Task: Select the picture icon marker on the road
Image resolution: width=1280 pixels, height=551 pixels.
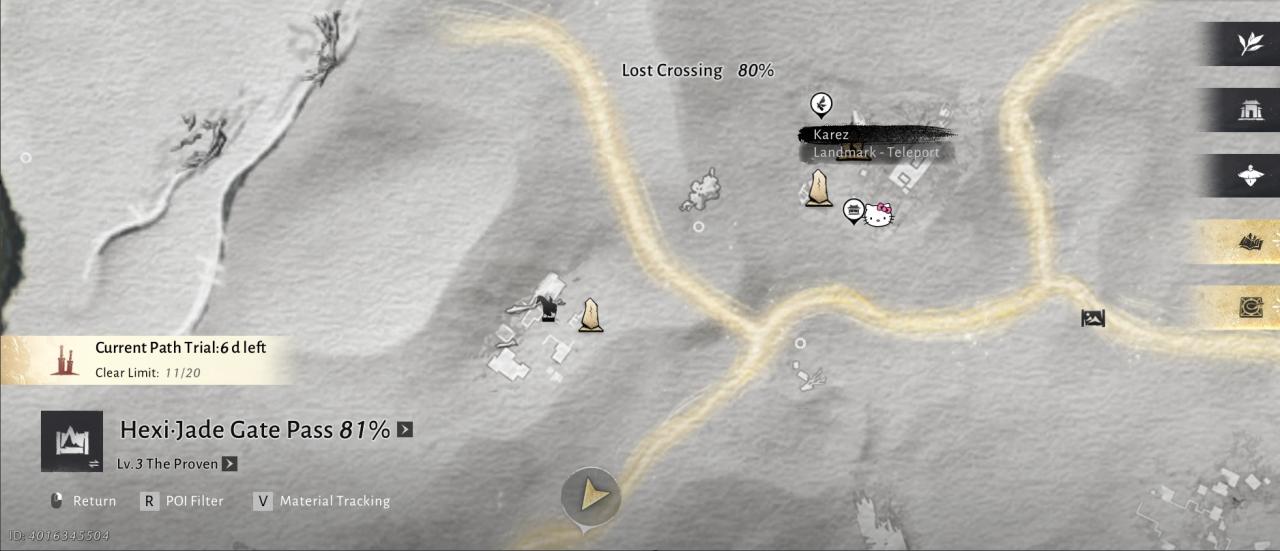Action: (1093, 319)
